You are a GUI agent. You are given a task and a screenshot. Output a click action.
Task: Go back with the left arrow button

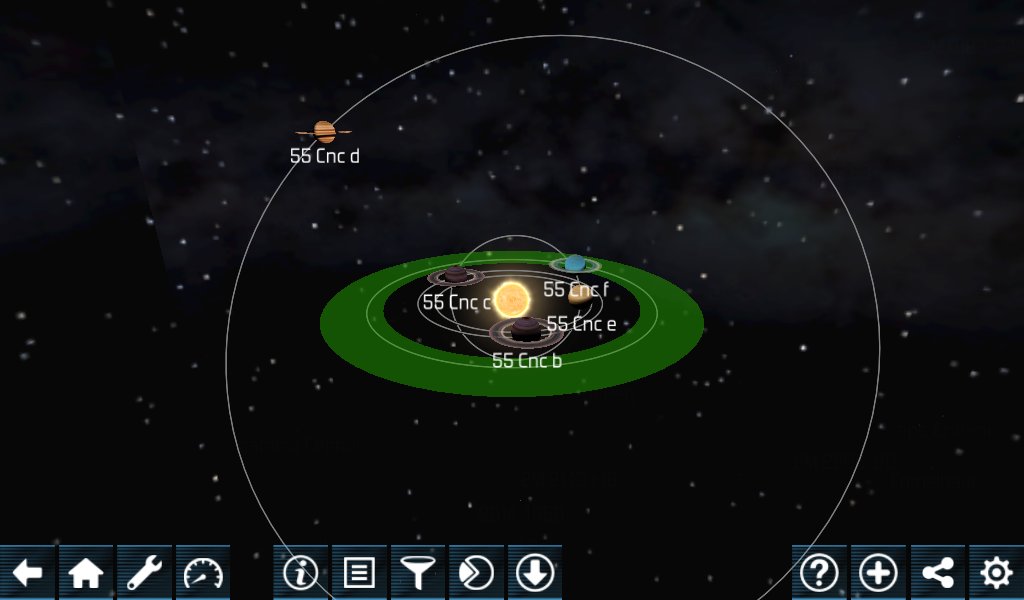click(28, 573)
